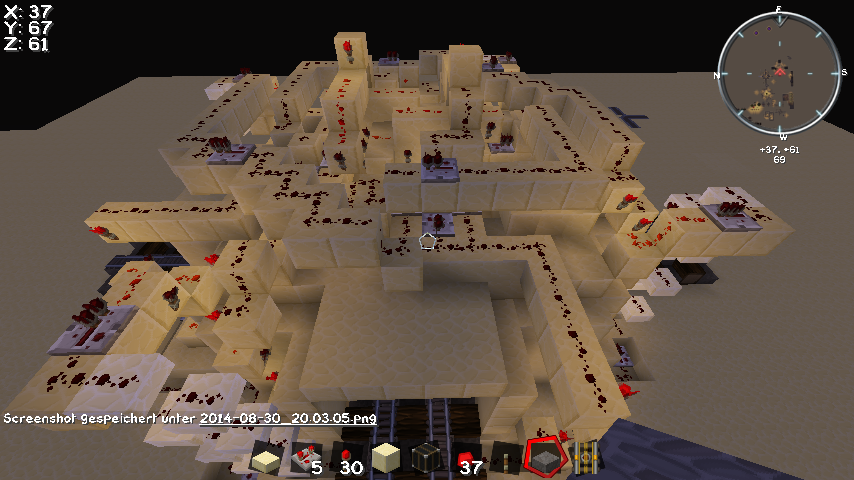
Task: Select the redstone dust stack of 37
Action: pos(466,460)
